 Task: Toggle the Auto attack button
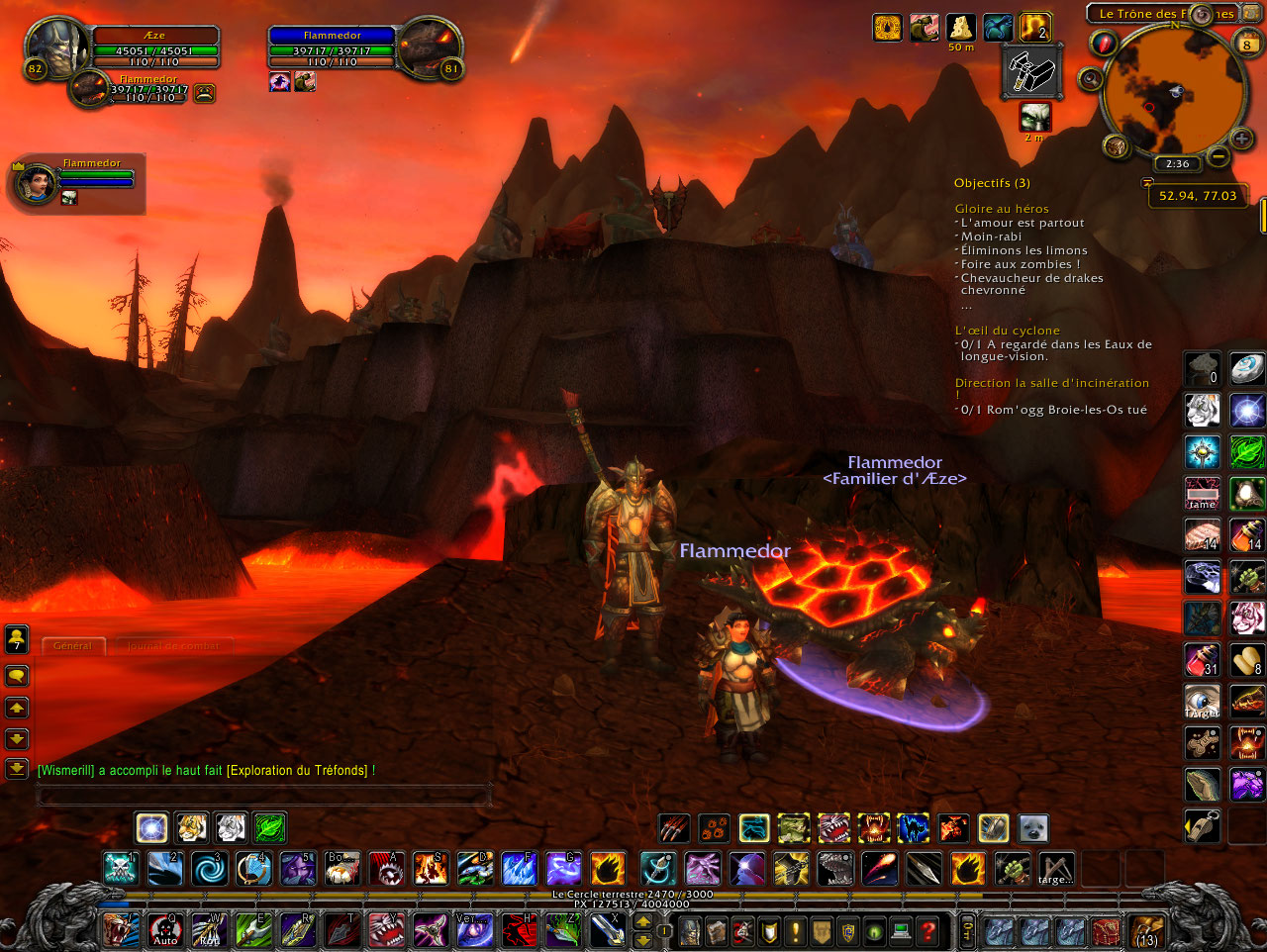tap(165, 930)
